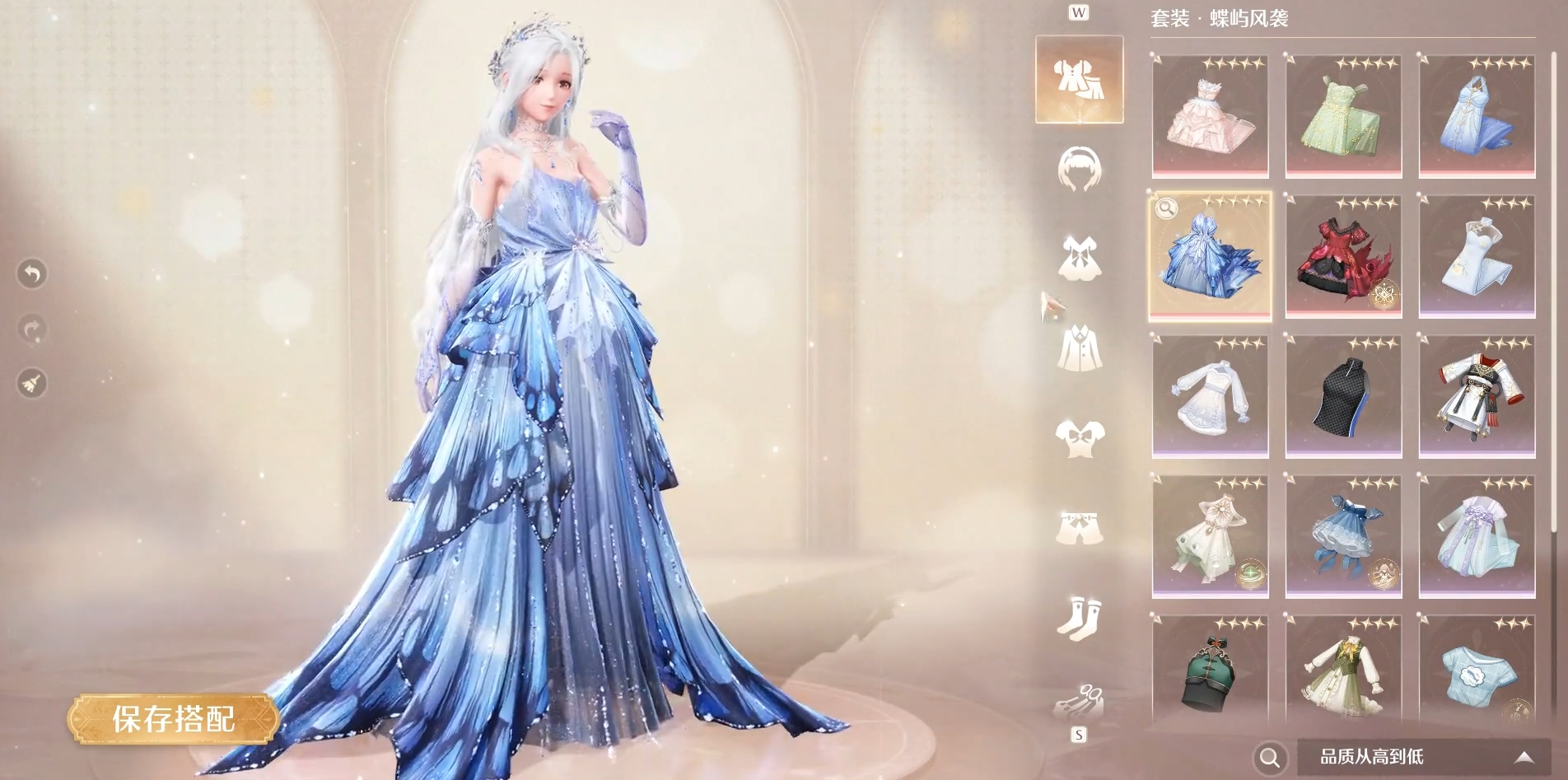Choose the pink ruffled gown thumbnail
This screenshot has width=1568, height=780.
click(1210, 116)
